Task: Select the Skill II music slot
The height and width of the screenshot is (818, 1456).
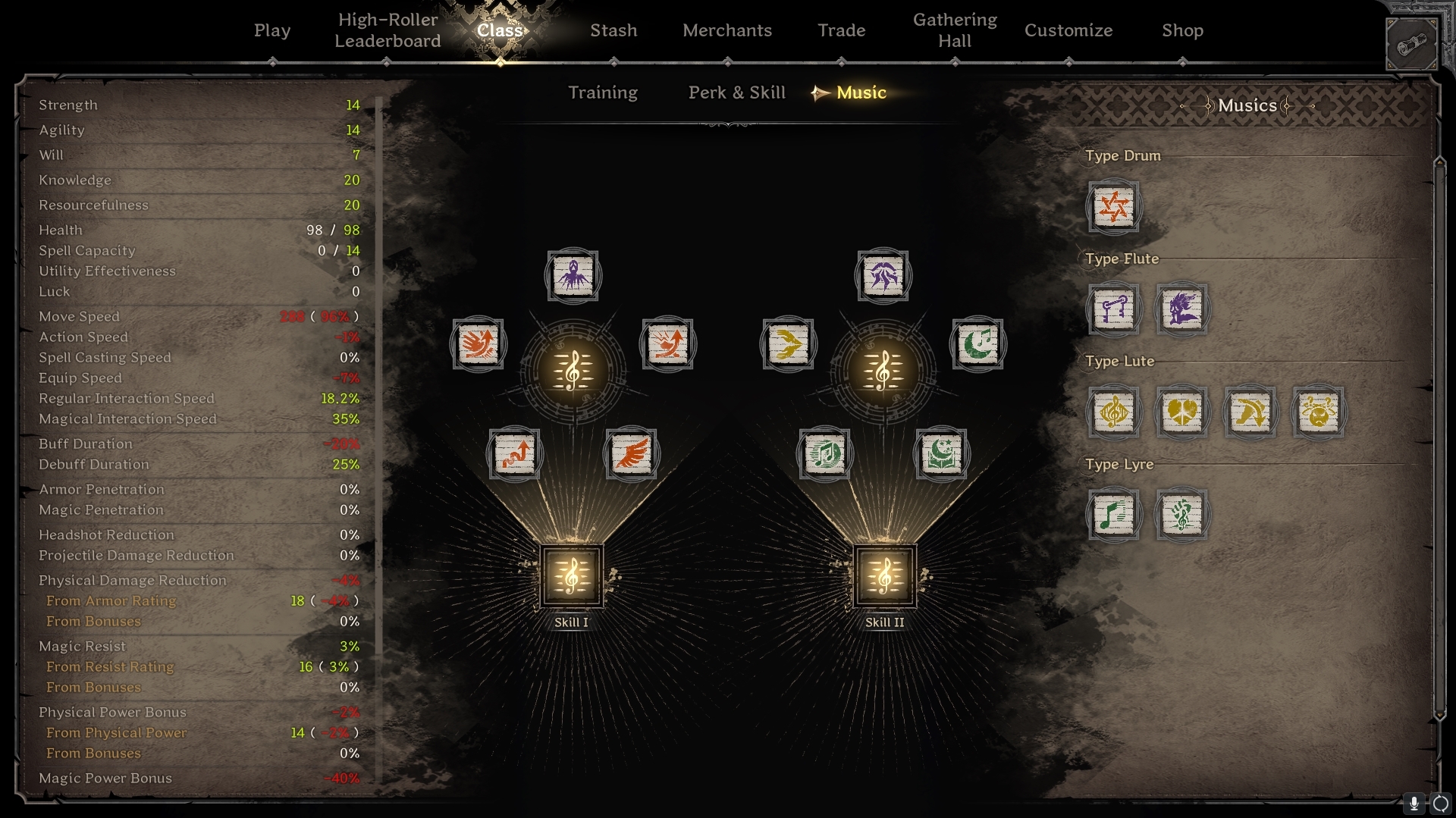Action: pos(884,576)
